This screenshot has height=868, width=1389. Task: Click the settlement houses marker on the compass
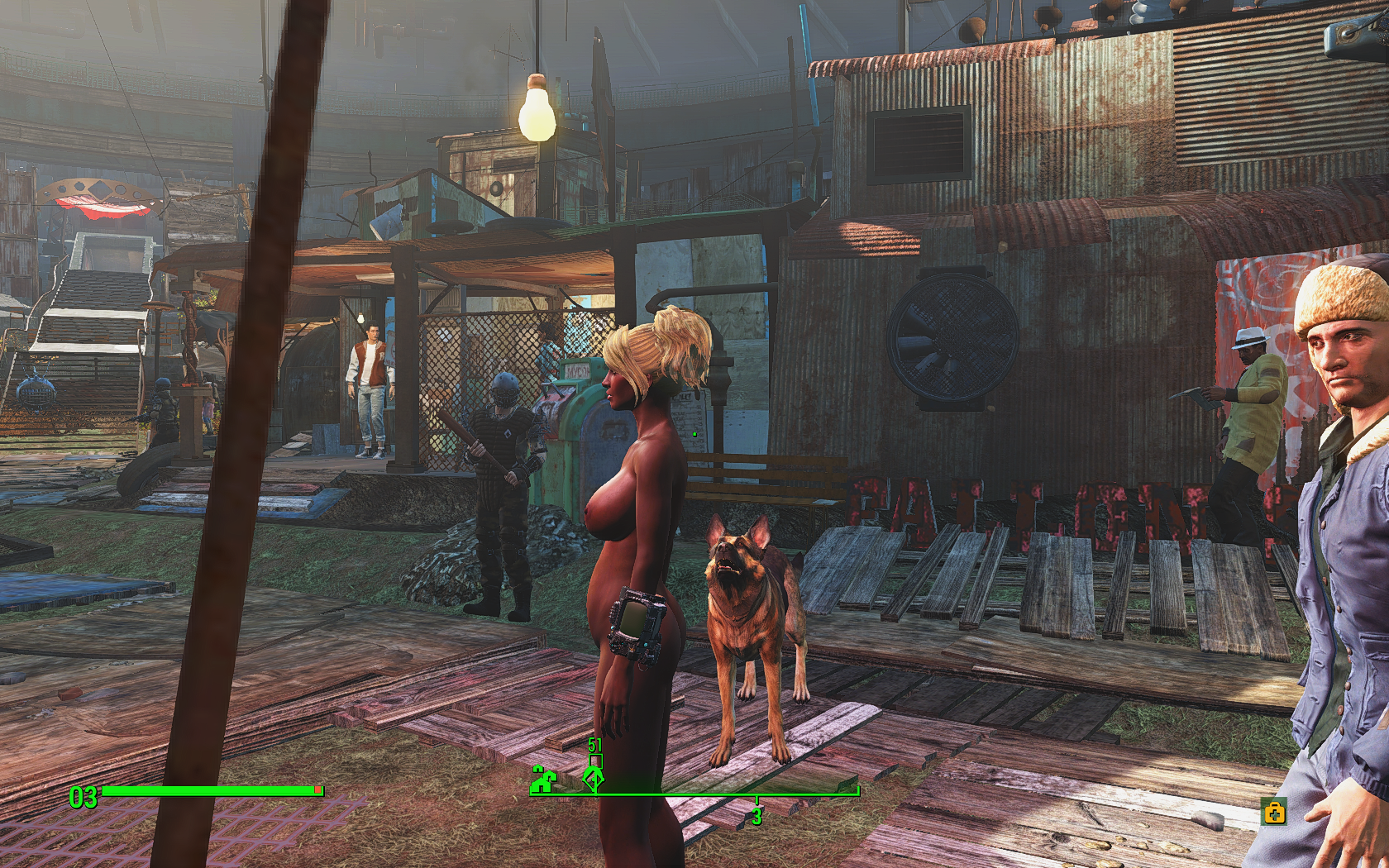tap(542, 780)
